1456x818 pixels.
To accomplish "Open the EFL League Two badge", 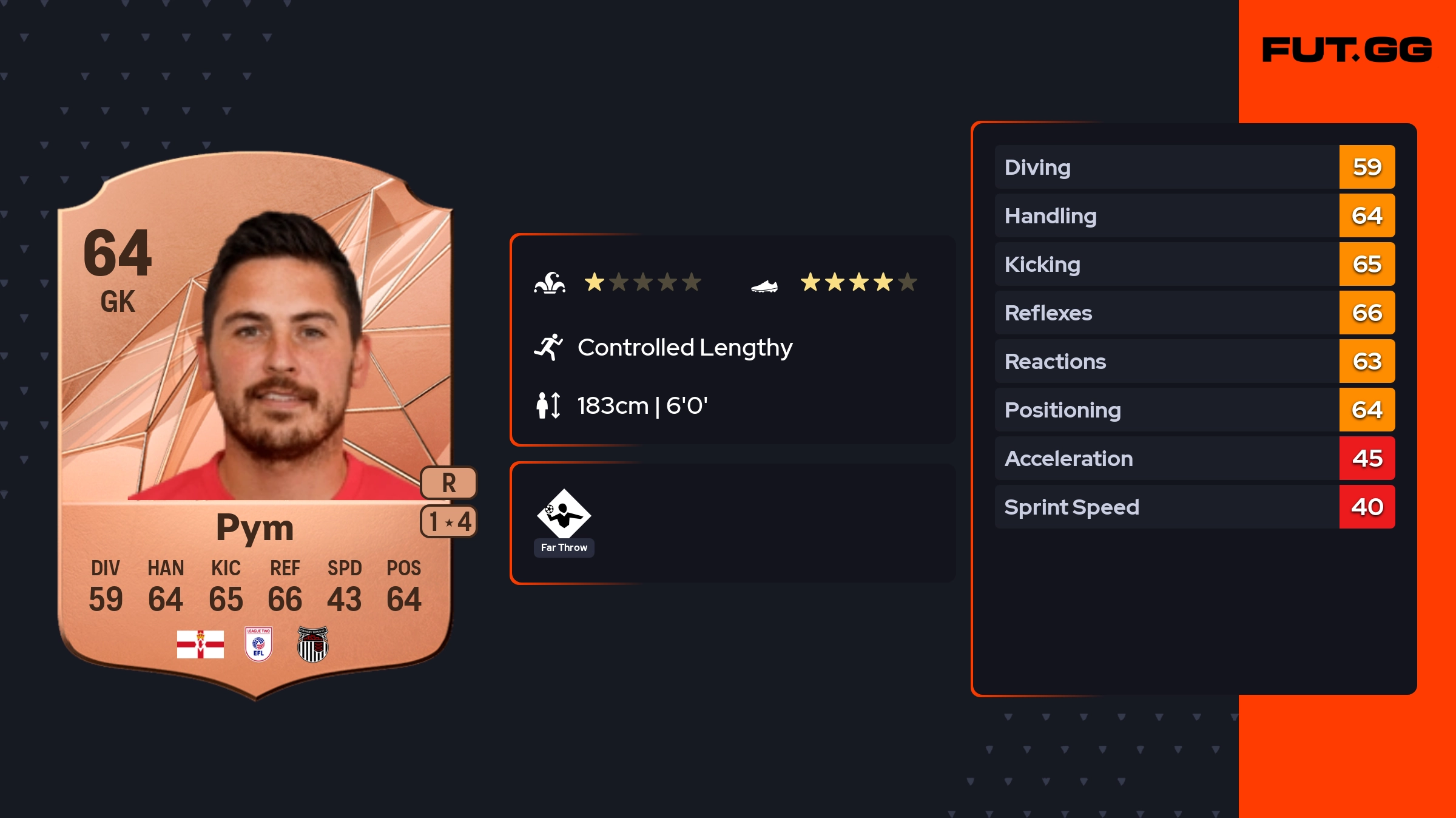I will tap(258, 644).
